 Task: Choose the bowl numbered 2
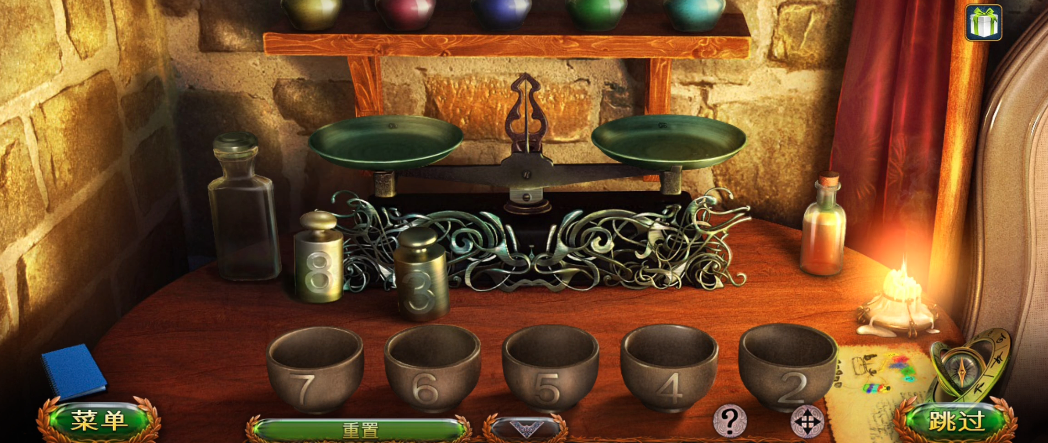(788, 366)
